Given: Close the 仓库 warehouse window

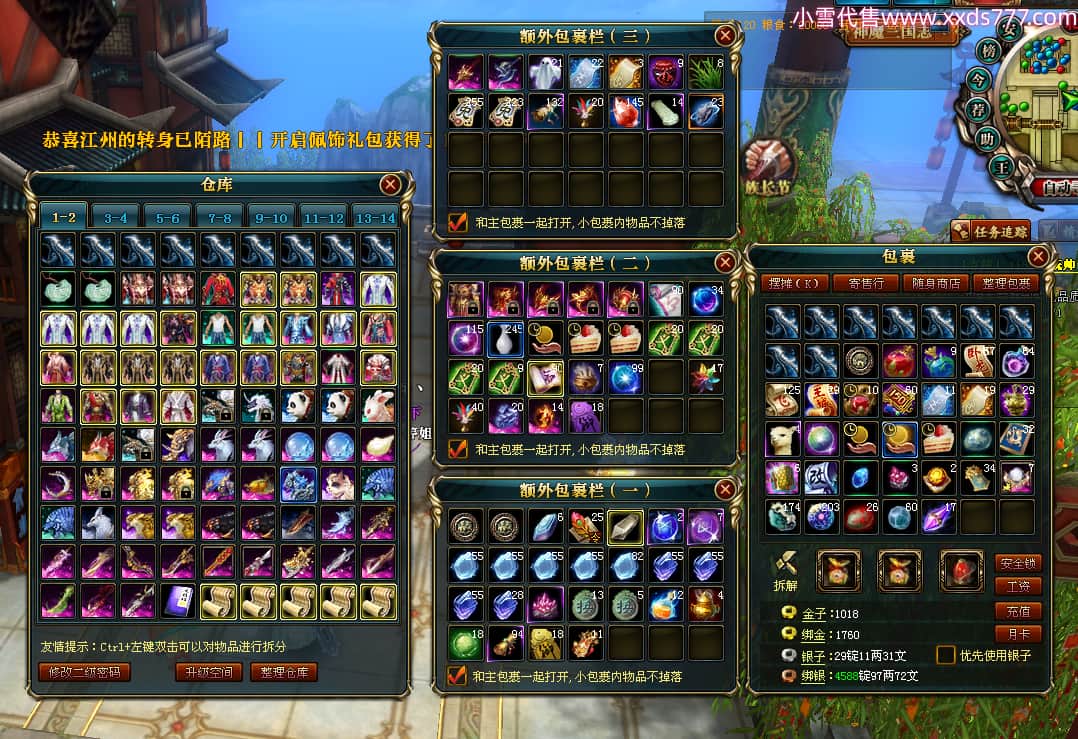Looking at the screenshot, I should click(390, 184).
